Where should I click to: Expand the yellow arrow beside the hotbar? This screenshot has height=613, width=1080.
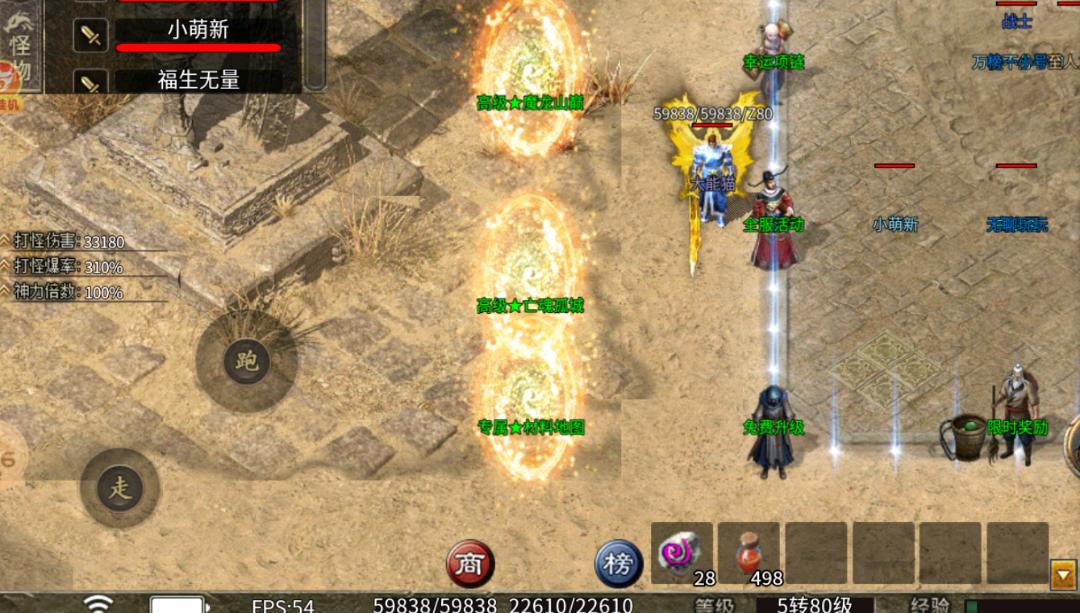[1063, 573]
